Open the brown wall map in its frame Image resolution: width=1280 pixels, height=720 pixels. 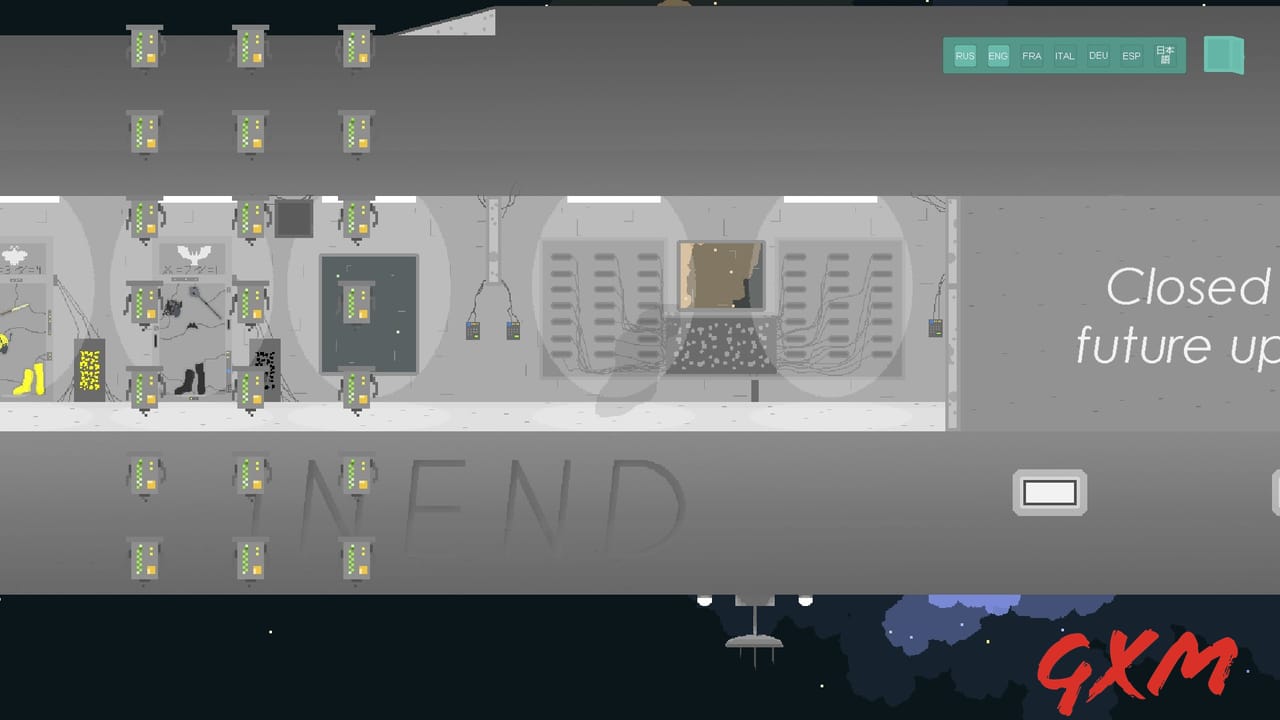pyautogui.click(x=719, y=275)
